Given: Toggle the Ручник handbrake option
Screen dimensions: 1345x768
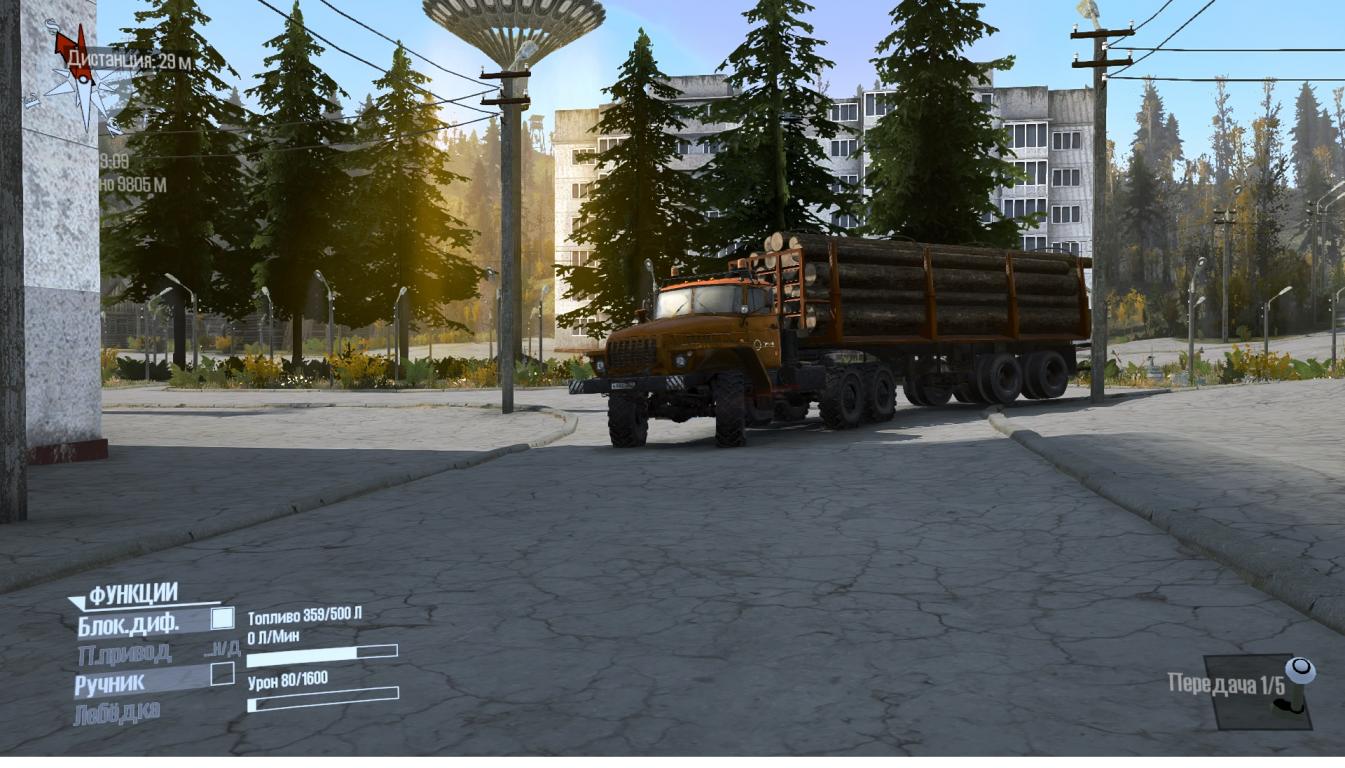Looking at the screenshot, I should (110, 684).
